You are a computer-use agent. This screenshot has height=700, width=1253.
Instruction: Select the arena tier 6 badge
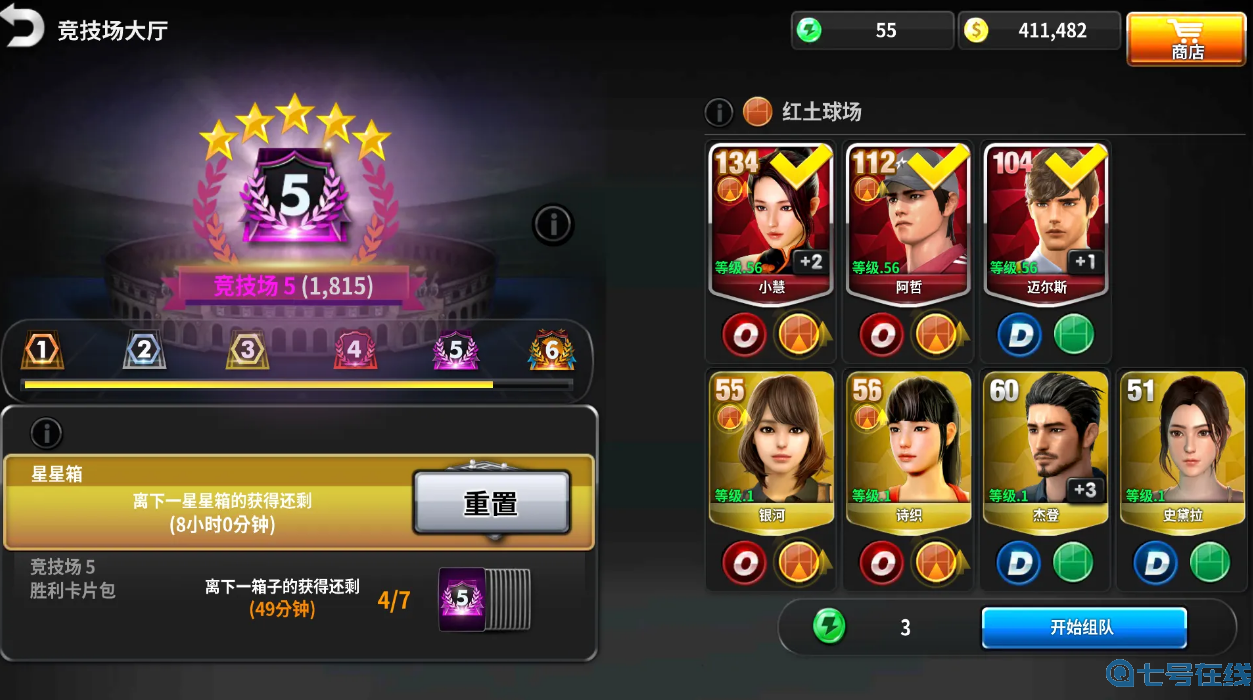551,350
